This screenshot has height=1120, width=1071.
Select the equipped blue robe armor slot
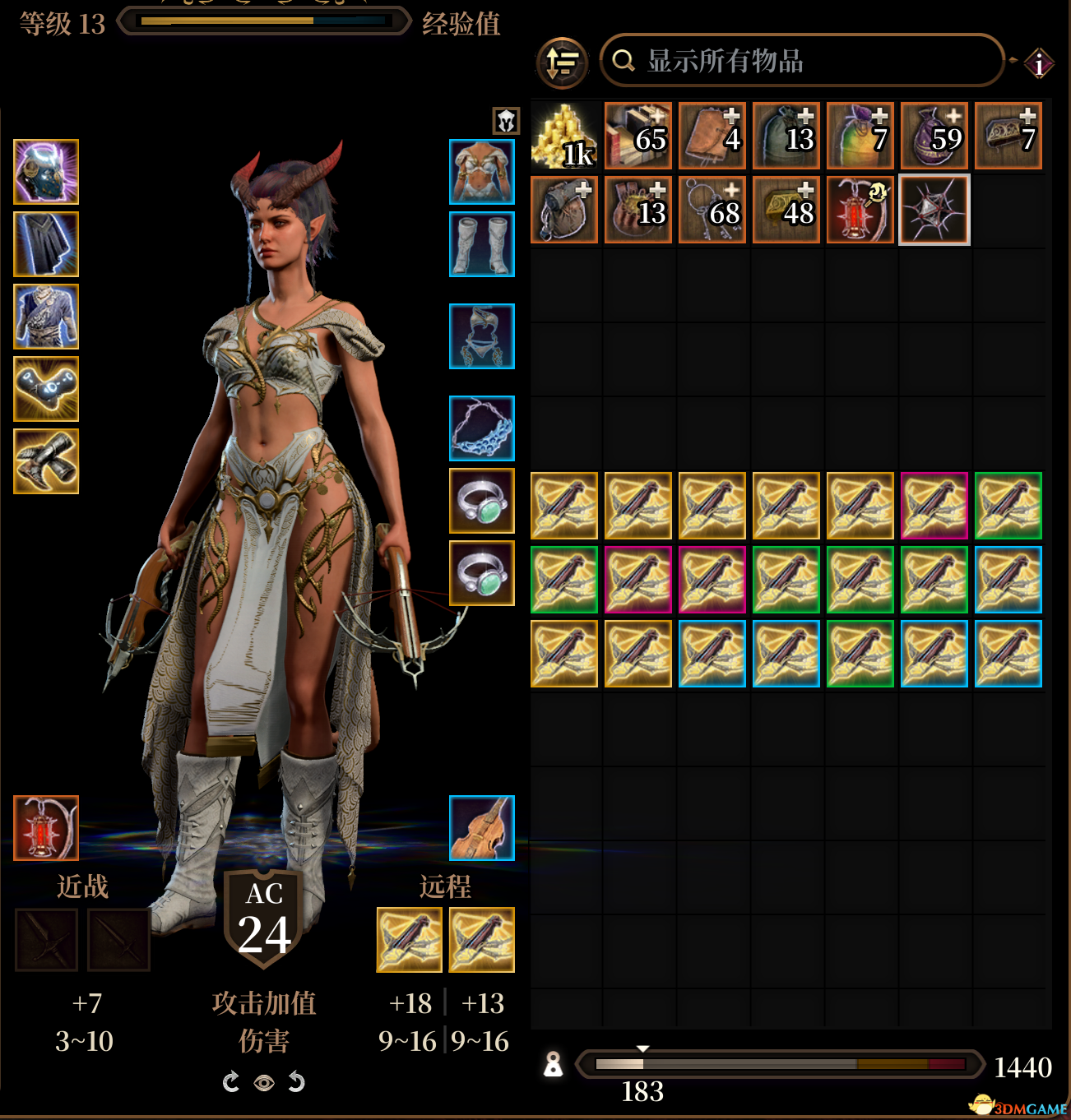pos(46,317)
